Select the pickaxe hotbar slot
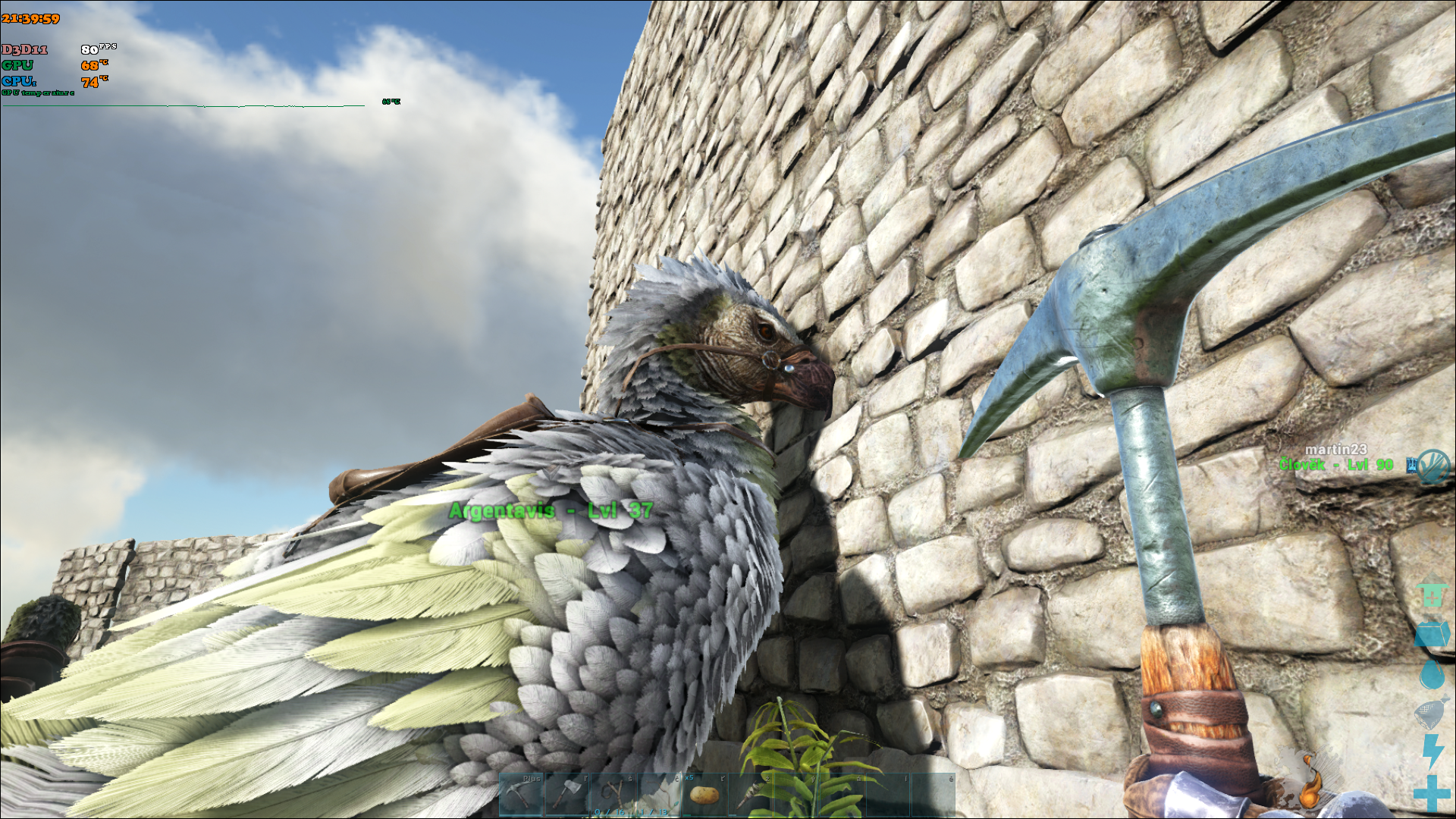This screenshot has height=819, width=1456. click(521, 795)
